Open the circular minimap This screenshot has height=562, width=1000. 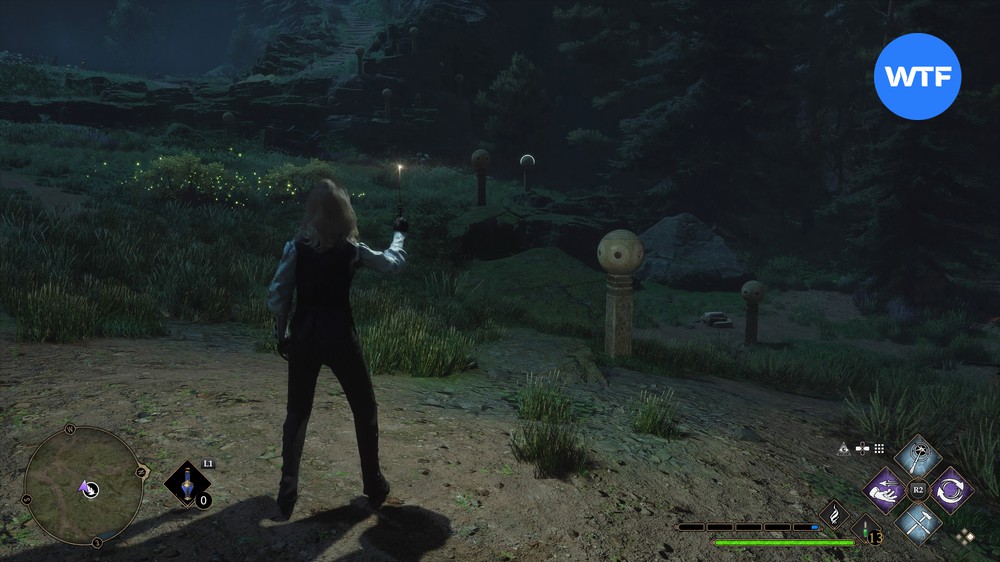point(84,486)
